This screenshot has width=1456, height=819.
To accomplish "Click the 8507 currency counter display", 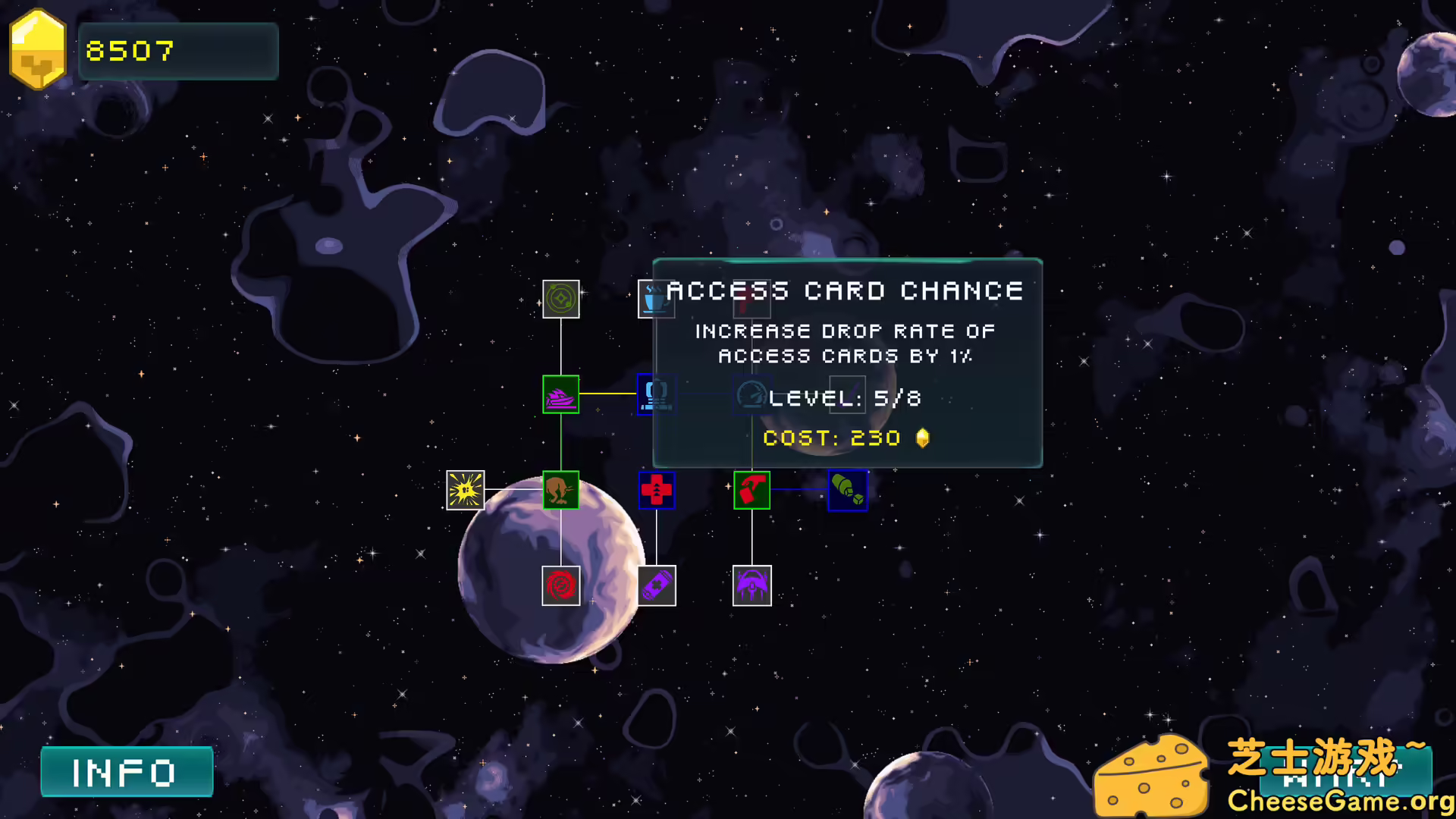I will [177, 51].
